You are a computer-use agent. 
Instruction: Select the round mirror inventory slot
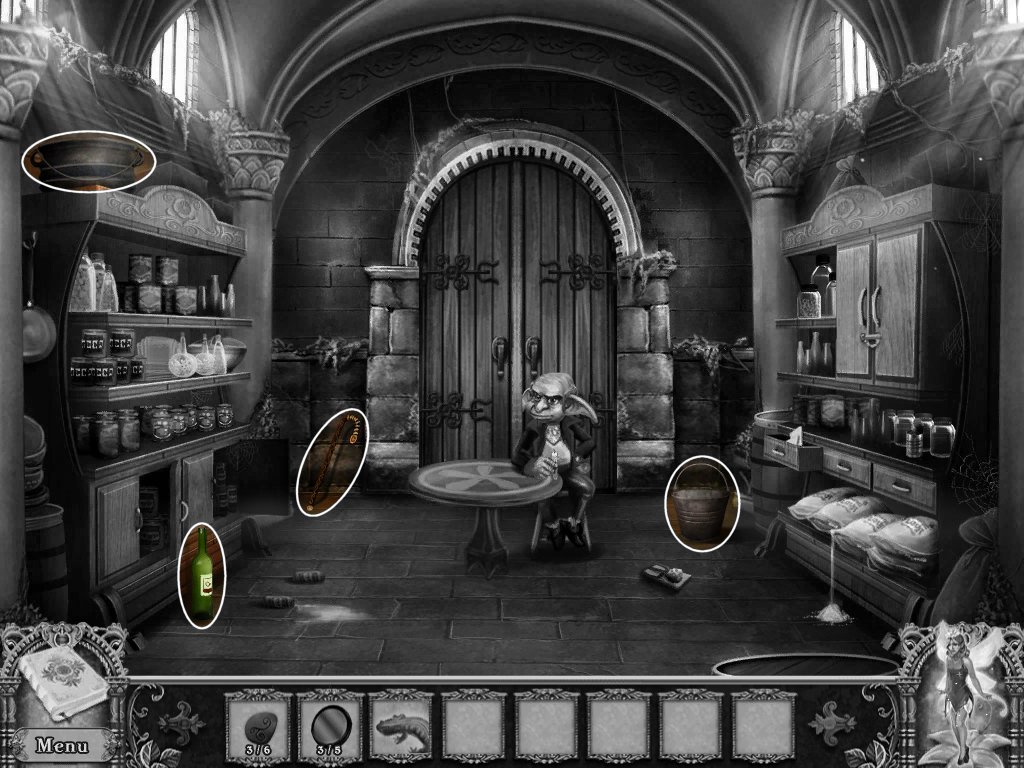click(329, 722)
